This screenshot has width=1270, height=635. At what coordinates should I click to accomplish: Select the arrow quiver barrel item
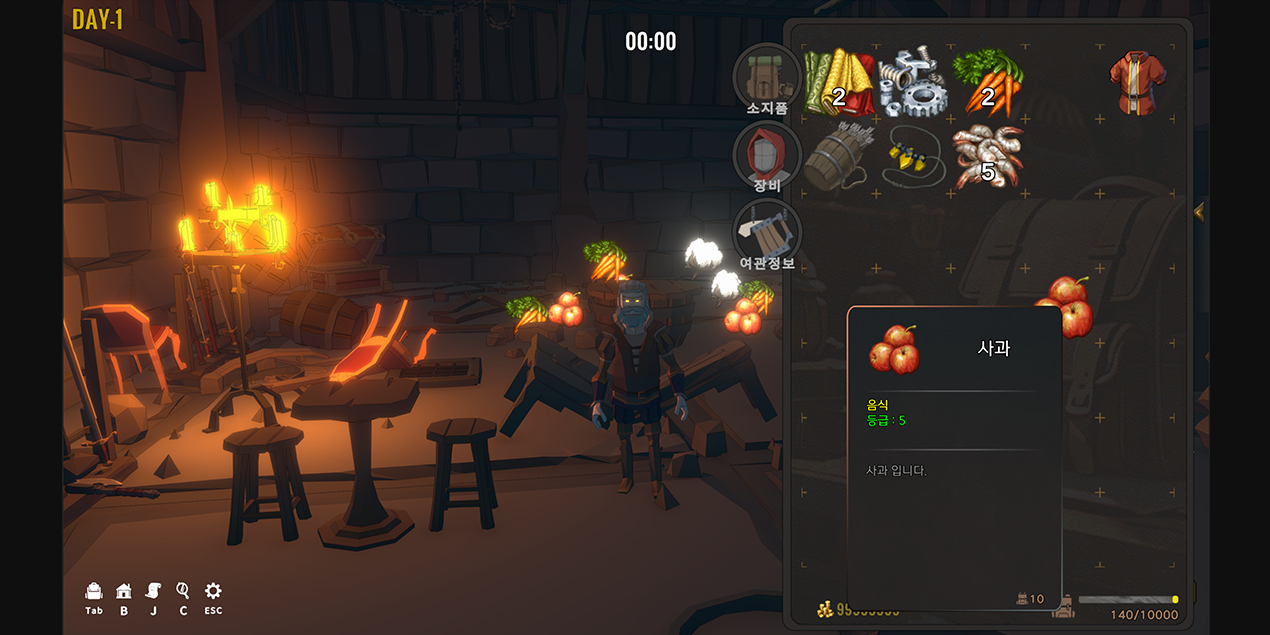[x=839, y=157]
